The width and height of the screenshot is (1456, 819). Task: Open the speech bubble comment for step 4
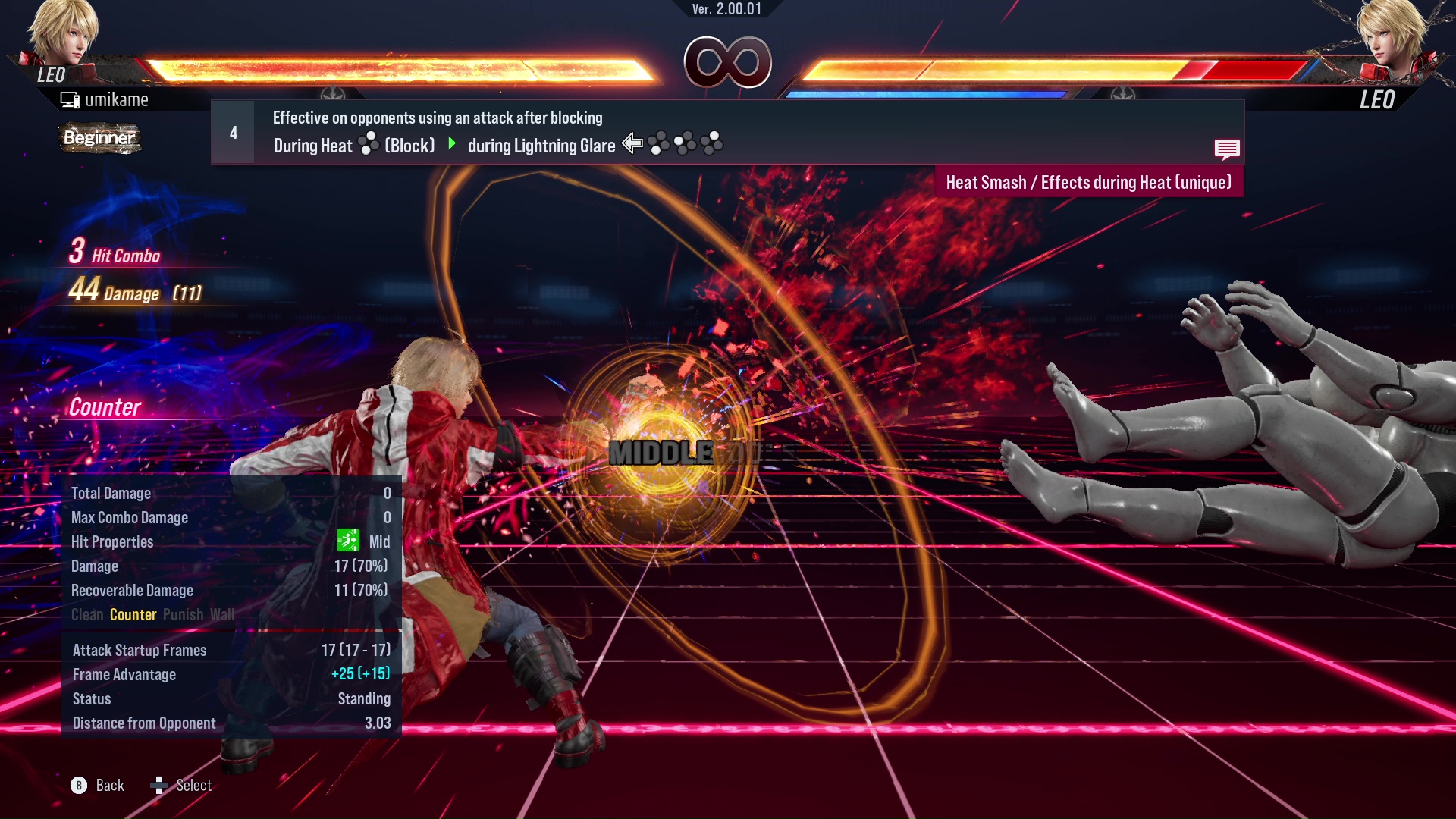[x=1227, y=149]
